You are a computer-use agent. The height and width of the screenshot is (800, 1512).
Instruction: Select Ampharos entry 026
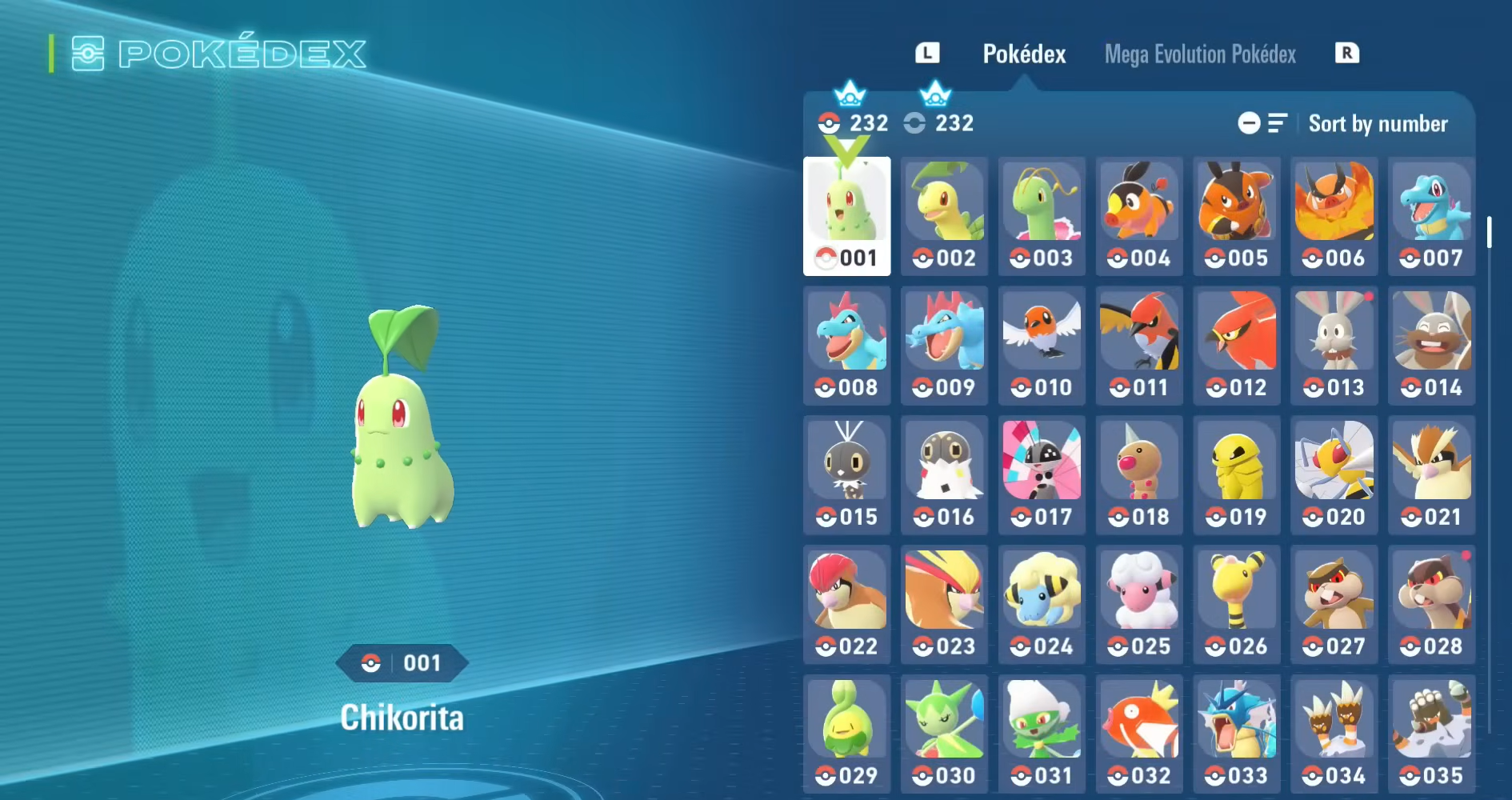point(1236,605)
